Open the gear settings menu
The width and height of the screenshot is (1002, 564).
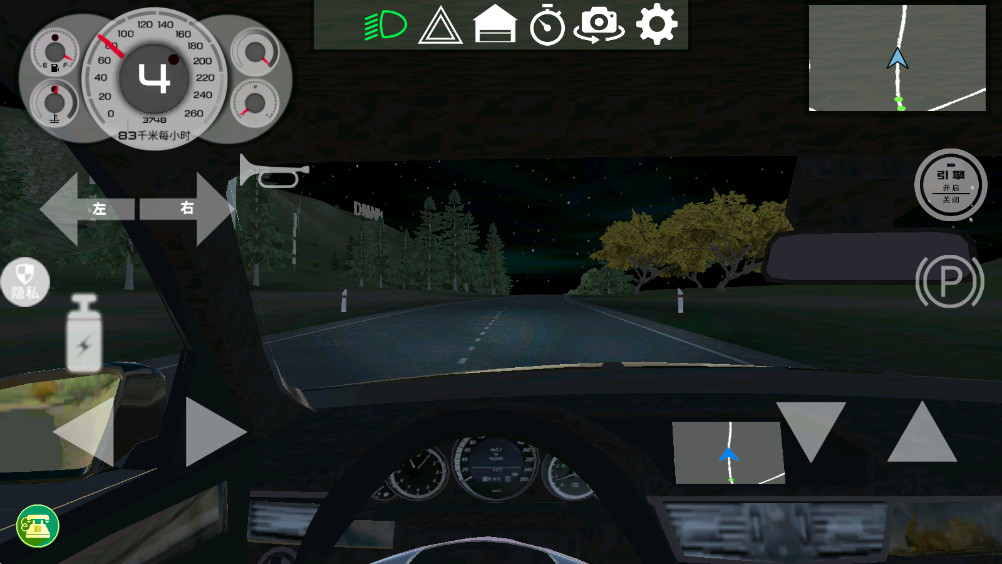(656, 25)
